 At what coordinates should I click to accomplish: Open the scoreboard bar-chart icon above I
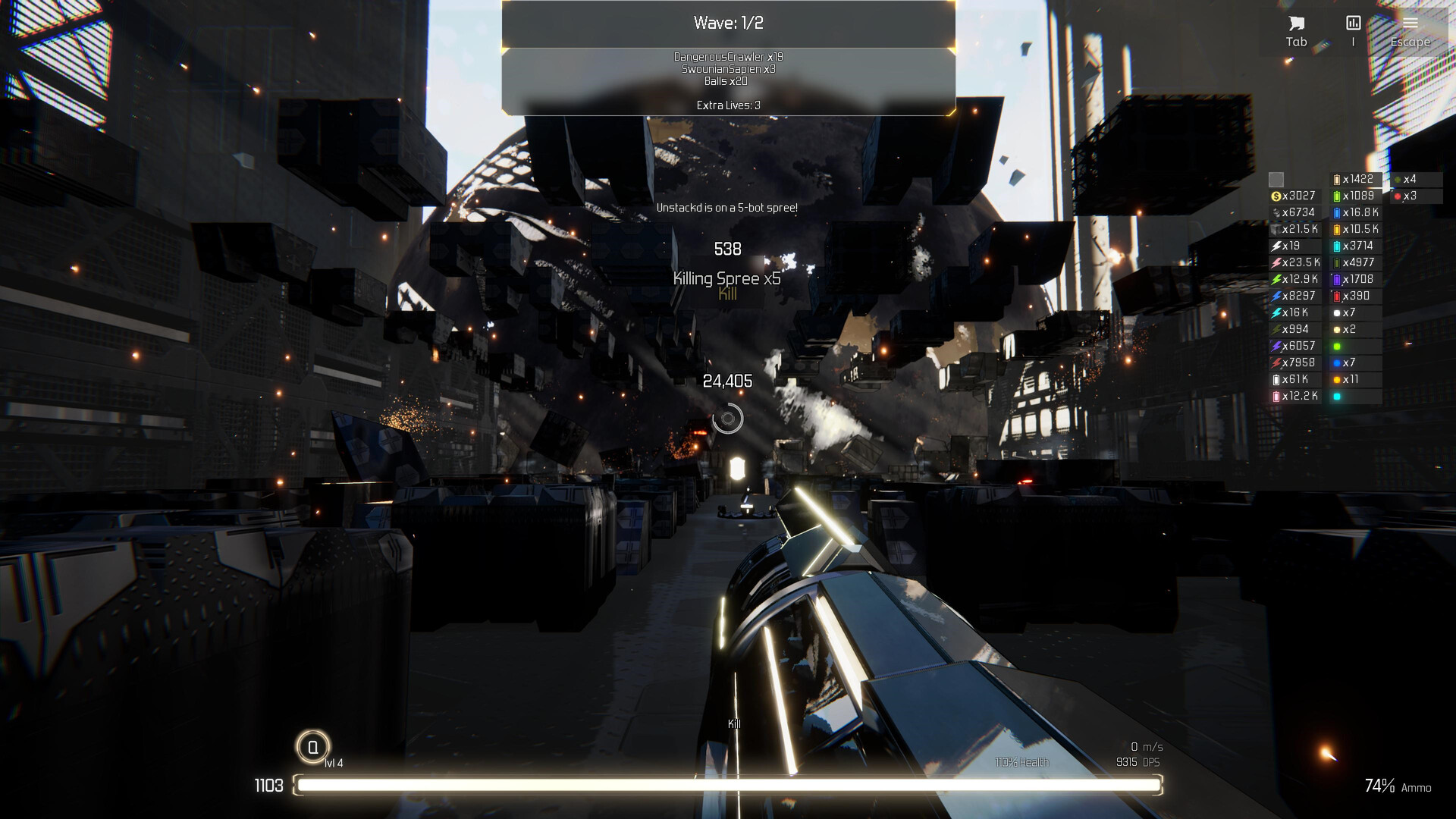click(1353, 22)
